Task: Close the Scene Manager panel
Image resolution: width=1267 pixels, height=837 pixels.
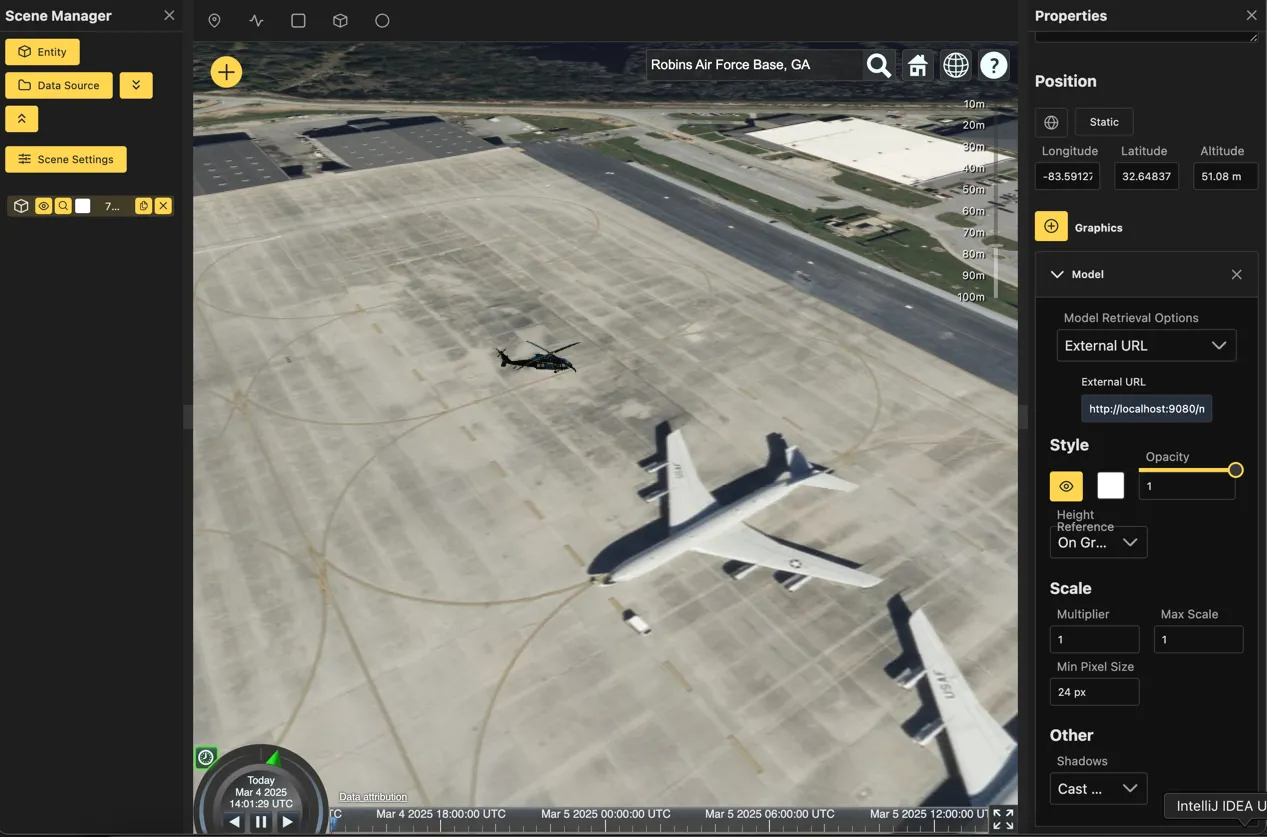Action: click(169, 16)
